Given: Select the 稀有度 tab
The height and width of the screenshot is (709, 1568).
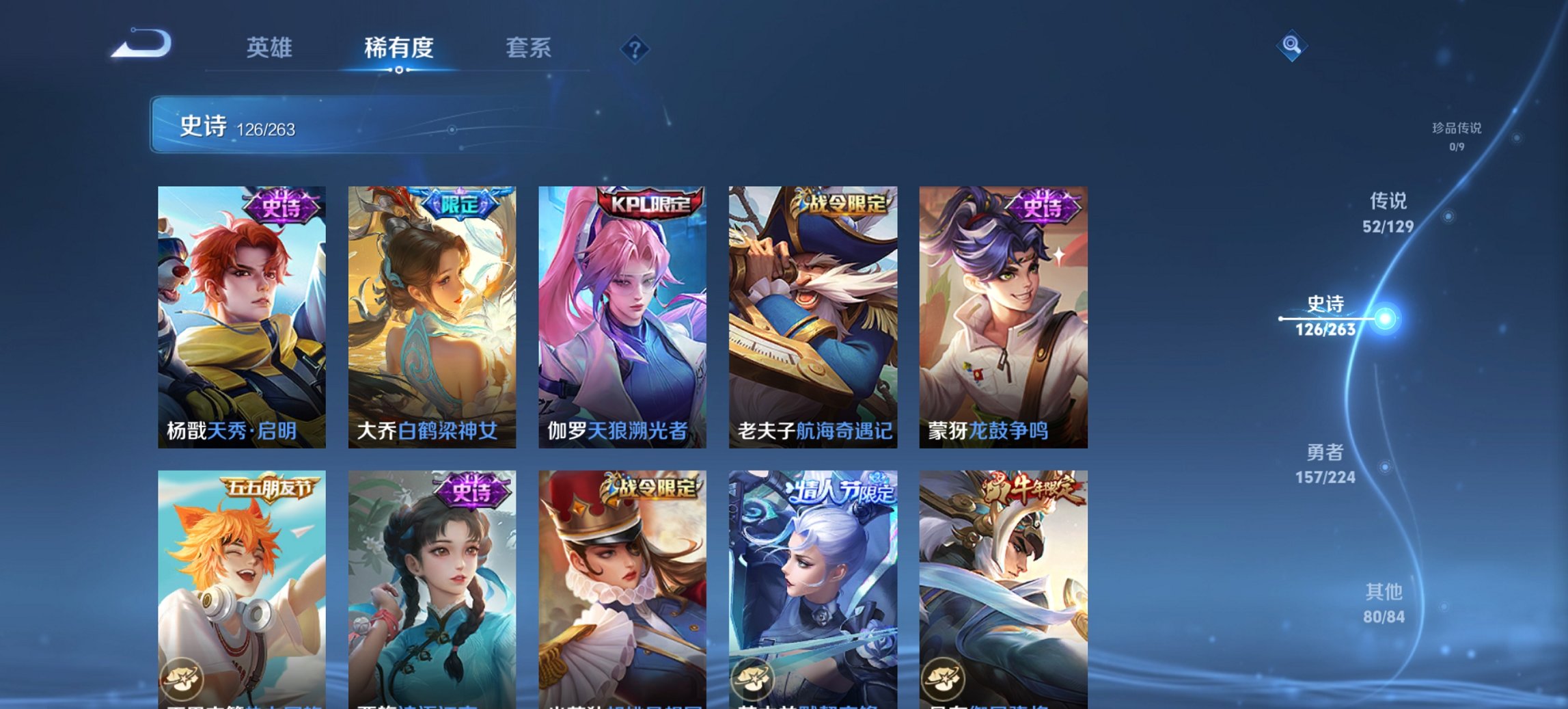Looking at the screenshot, I should [x=397, y=48].
